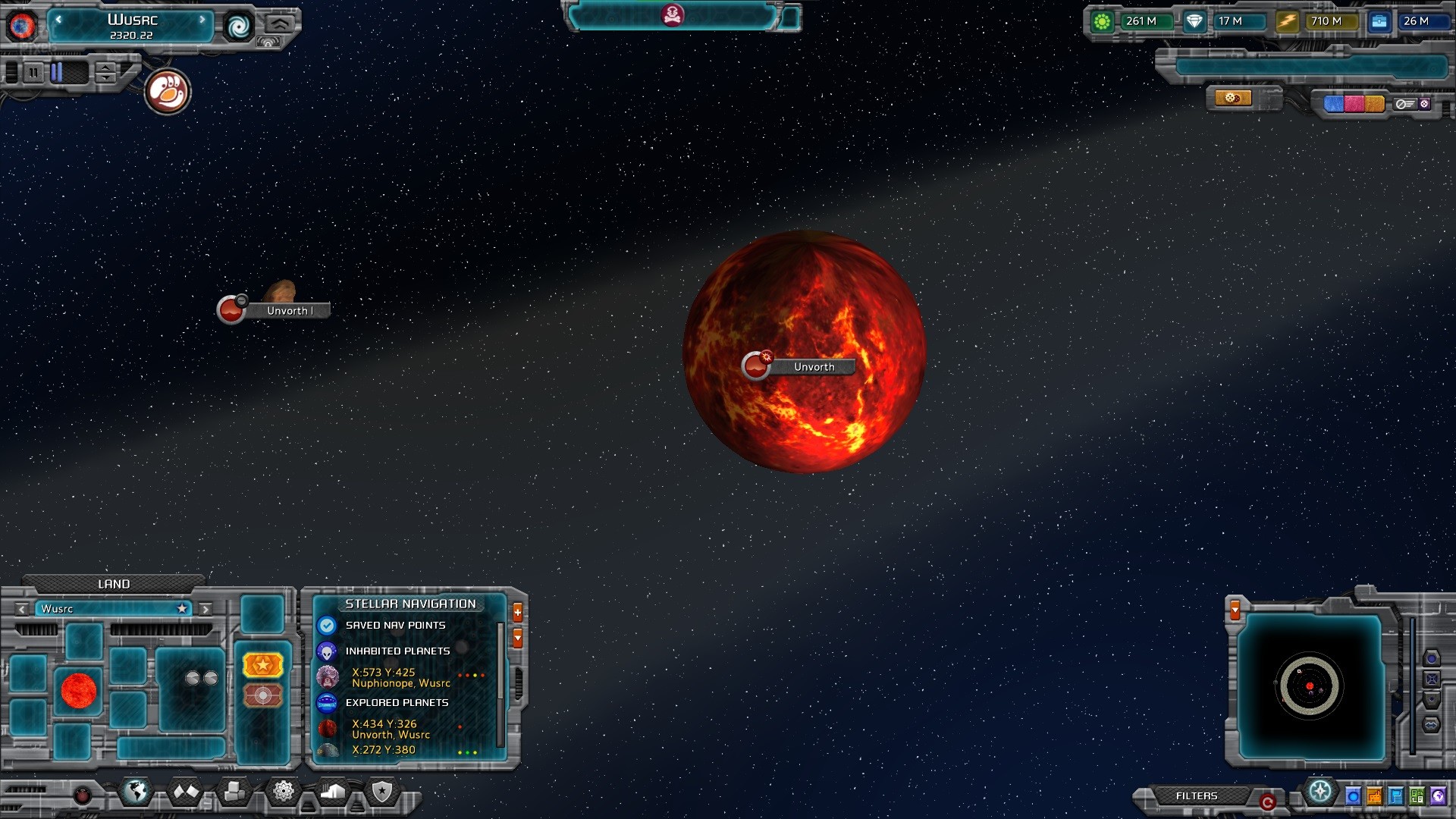Click the paw-print notification badge

pyautogui.click(x=167, y=93)
